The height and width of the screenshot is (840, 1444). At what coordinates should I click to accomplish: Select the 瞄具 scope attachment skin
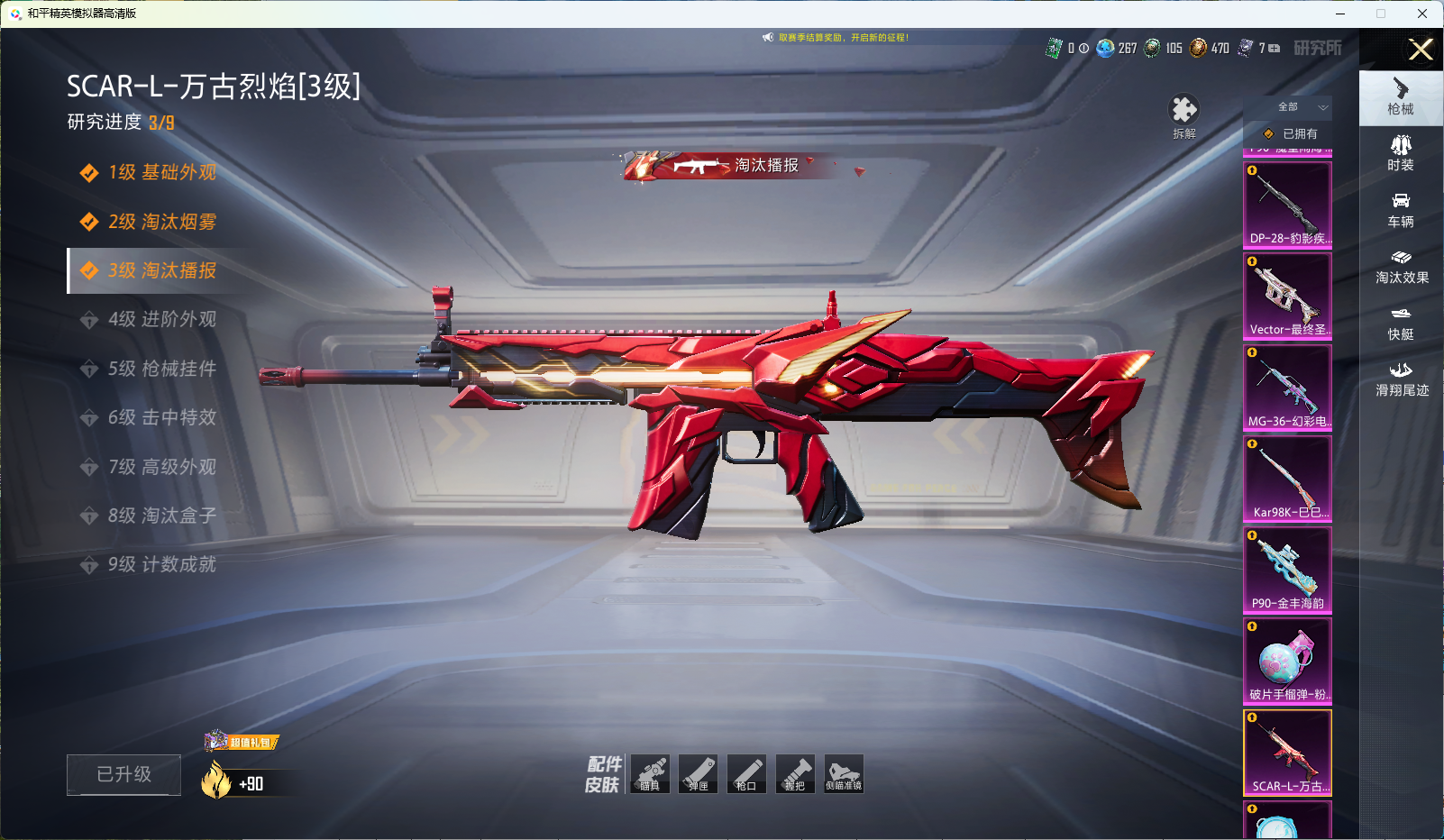coord(650,773)
